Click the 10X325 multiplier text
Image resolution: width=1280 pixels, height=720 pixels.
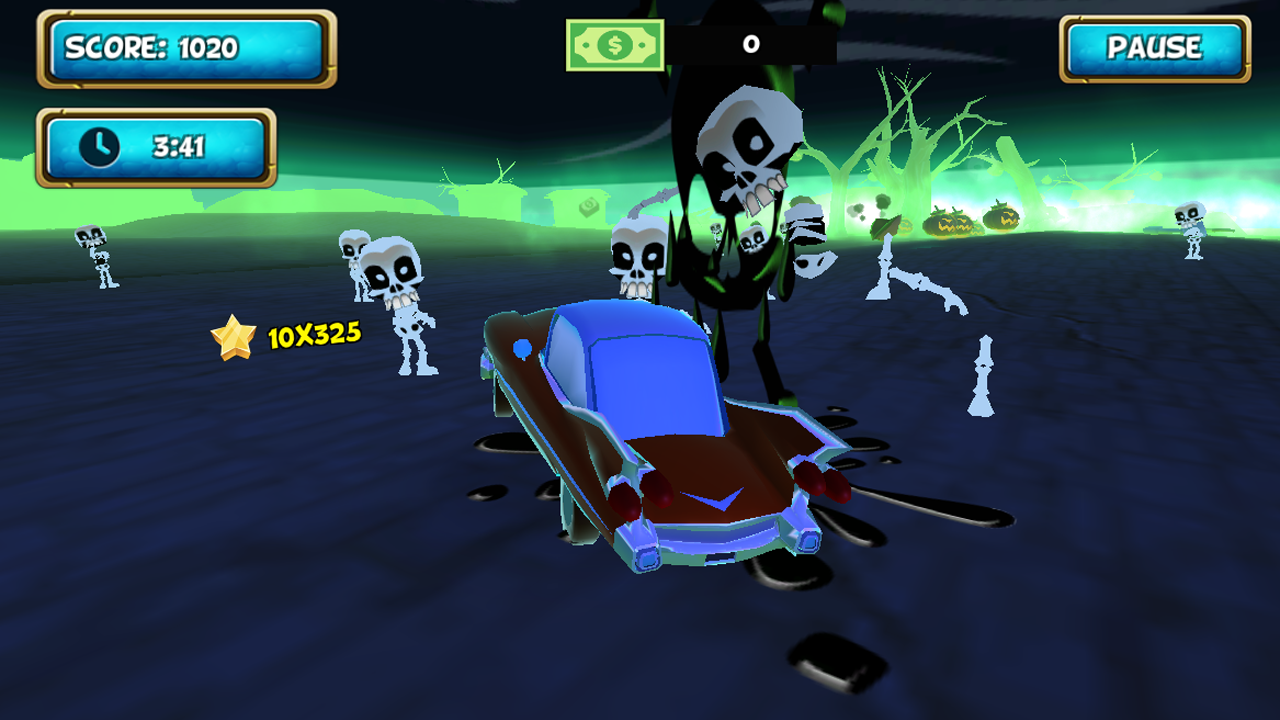click(x=310, y=335)
